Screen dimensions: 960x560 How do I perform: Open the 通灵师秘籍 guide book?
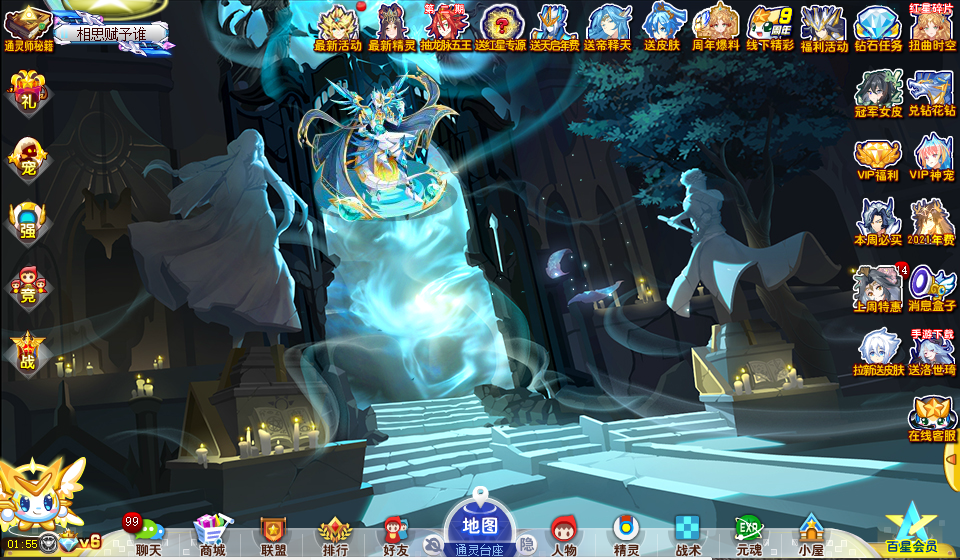point(28,27)
